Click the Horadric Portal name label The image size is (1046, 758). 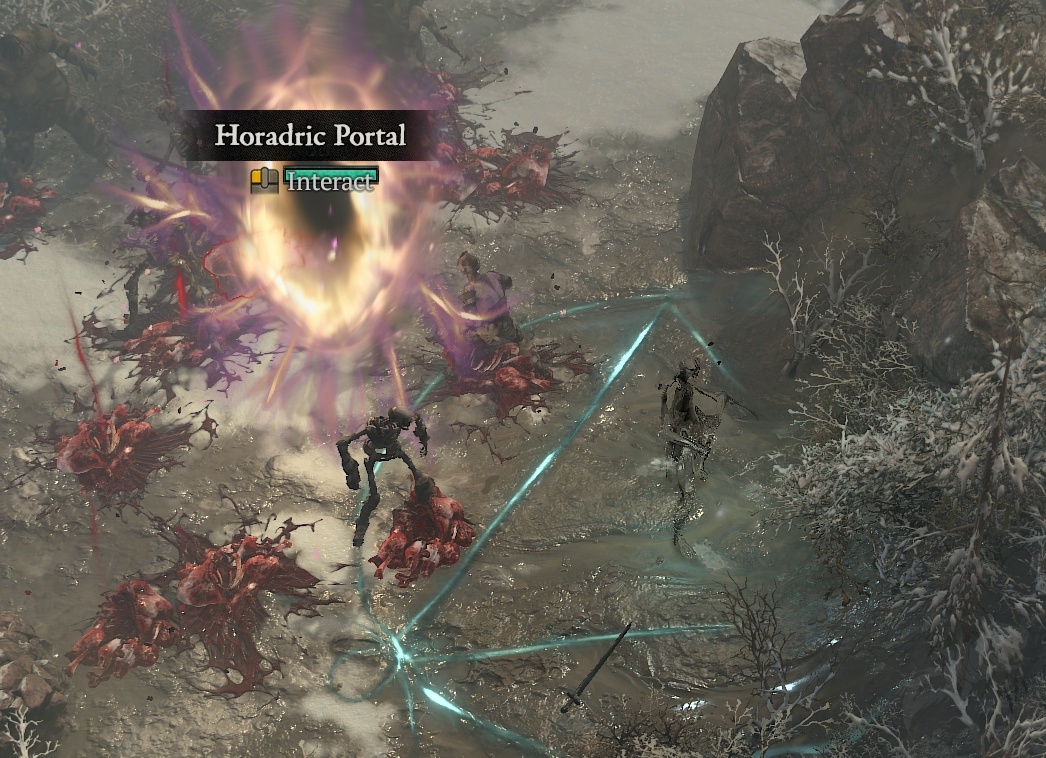tap(310, 136)
